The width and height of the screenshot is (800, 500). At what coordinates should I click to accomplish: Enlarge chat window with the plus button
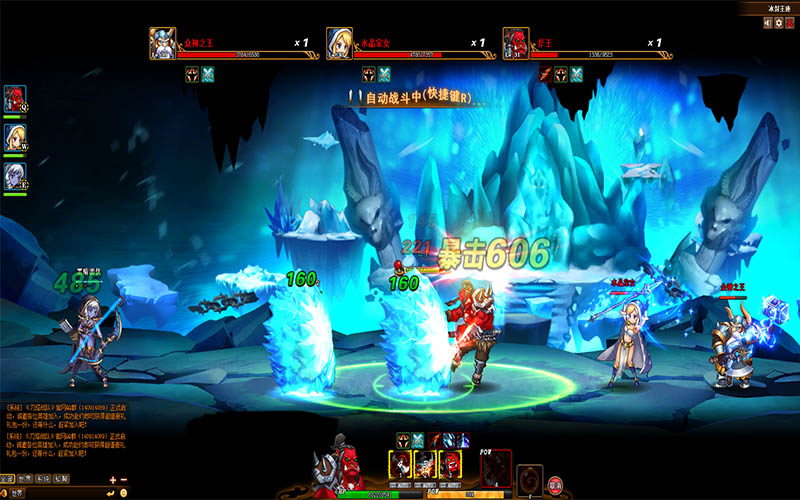(x=112, y=479)
